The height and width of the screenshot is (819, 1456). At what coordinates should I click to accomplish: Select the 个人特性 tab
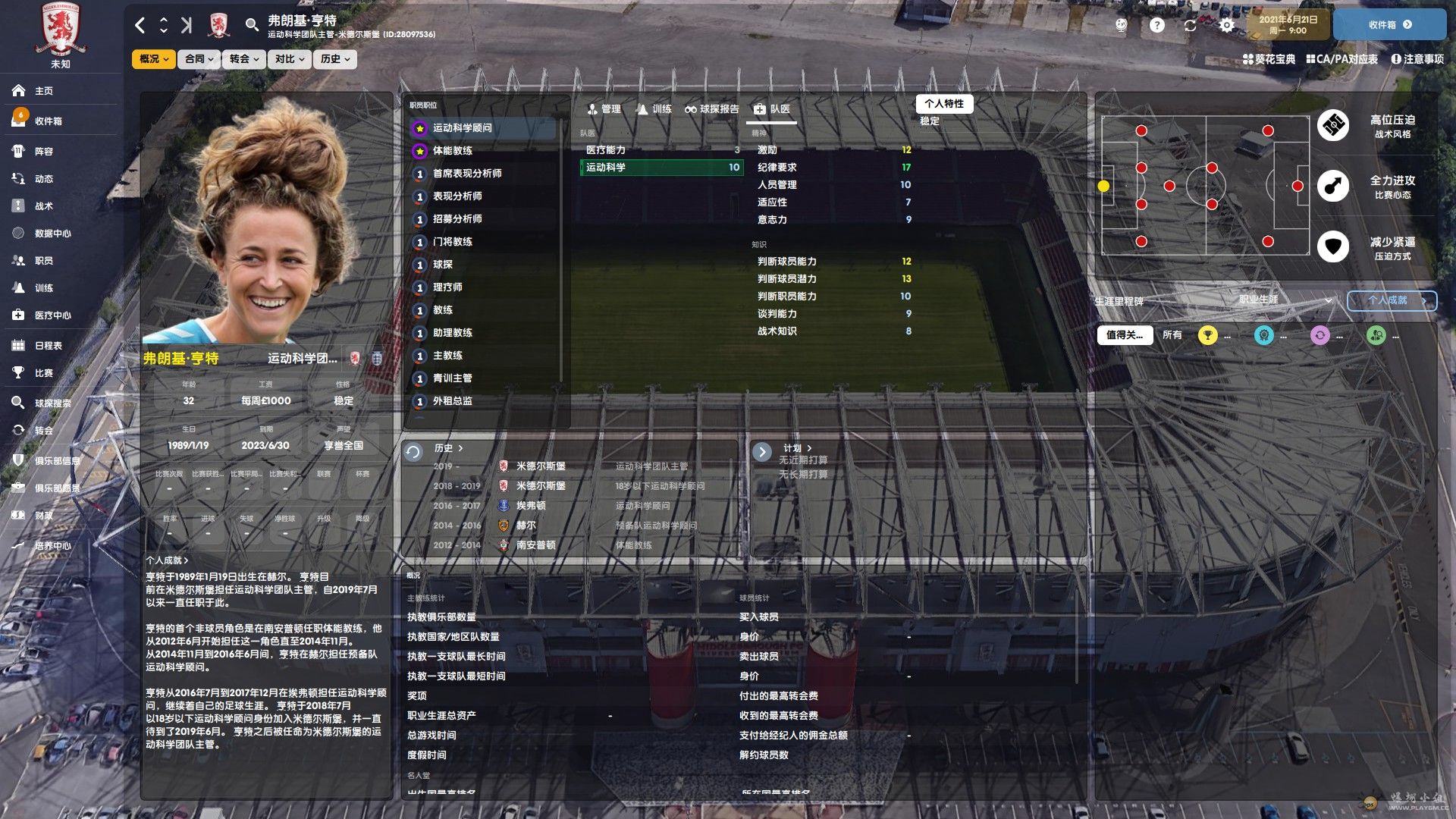(x=943, y=104)
